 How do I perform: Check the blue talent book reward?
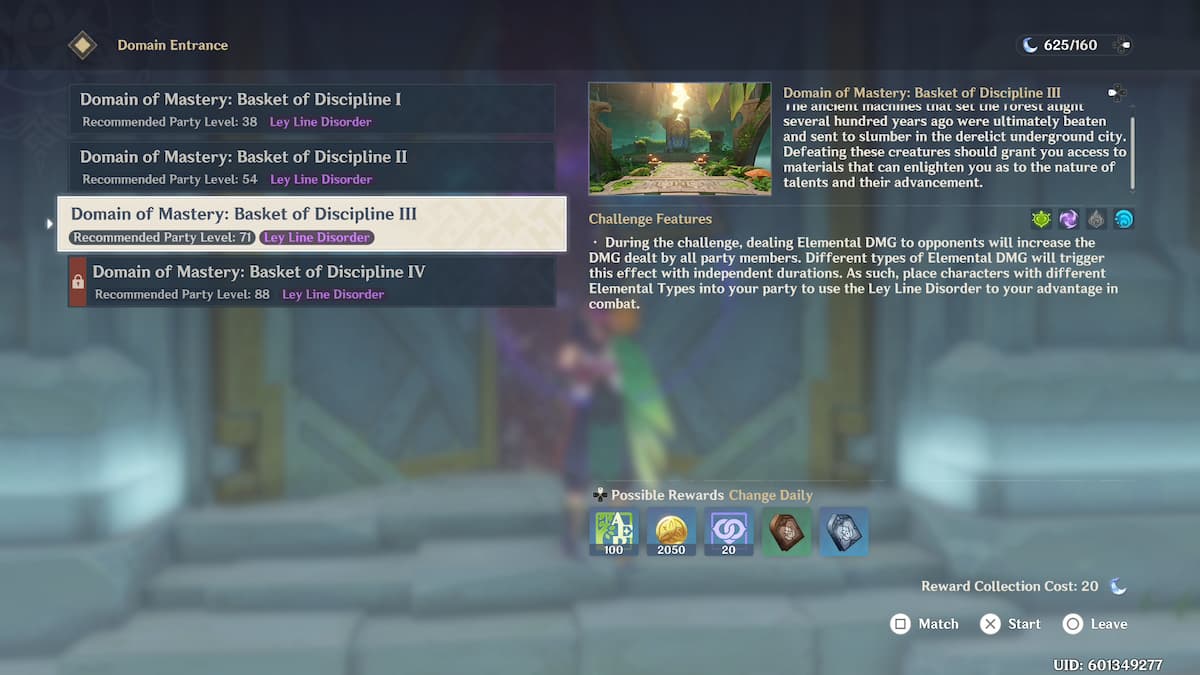point(844,531)
